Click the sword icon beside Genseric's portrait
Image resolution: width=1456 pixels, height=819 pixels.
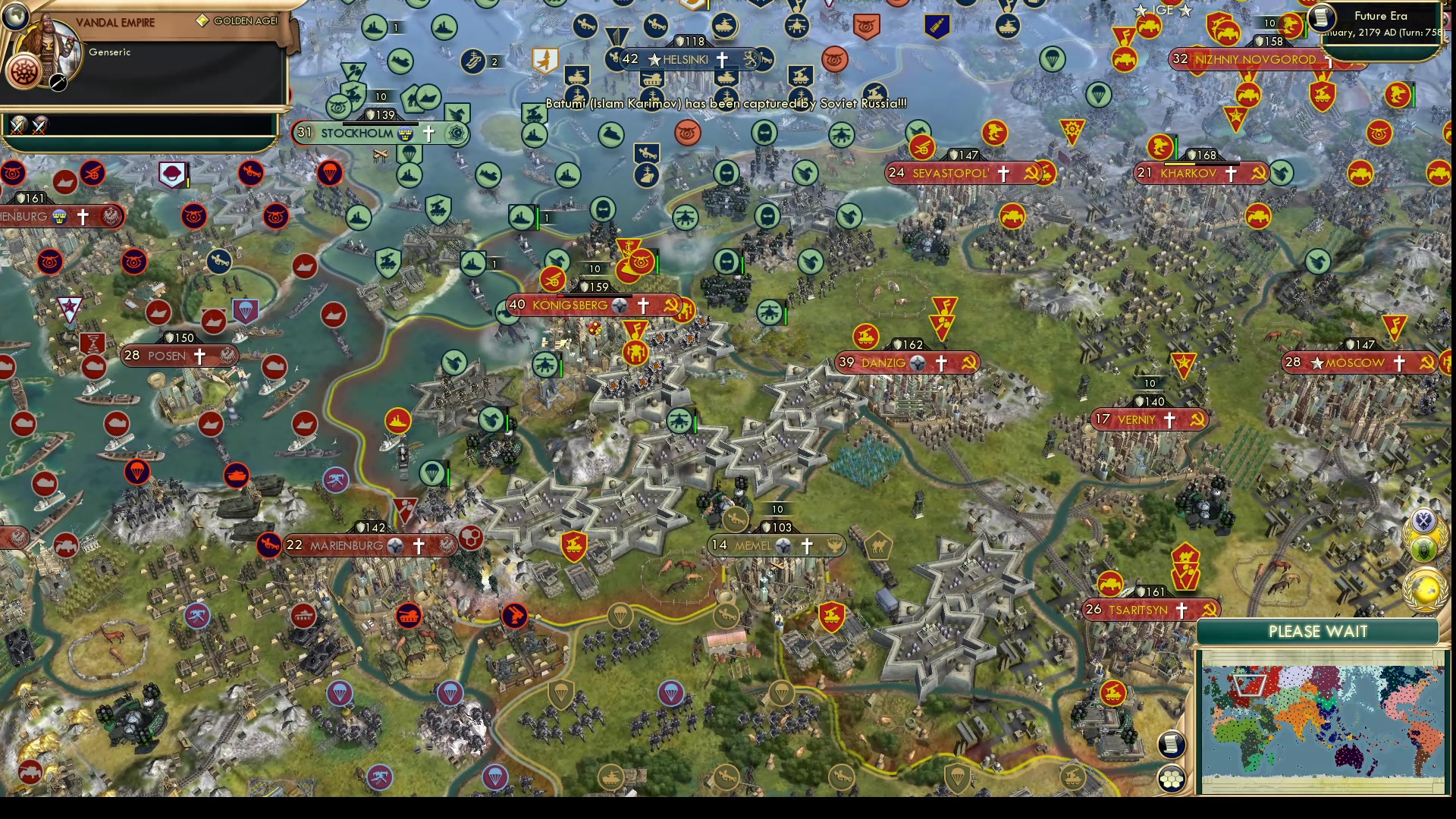(x=57, y=83)
